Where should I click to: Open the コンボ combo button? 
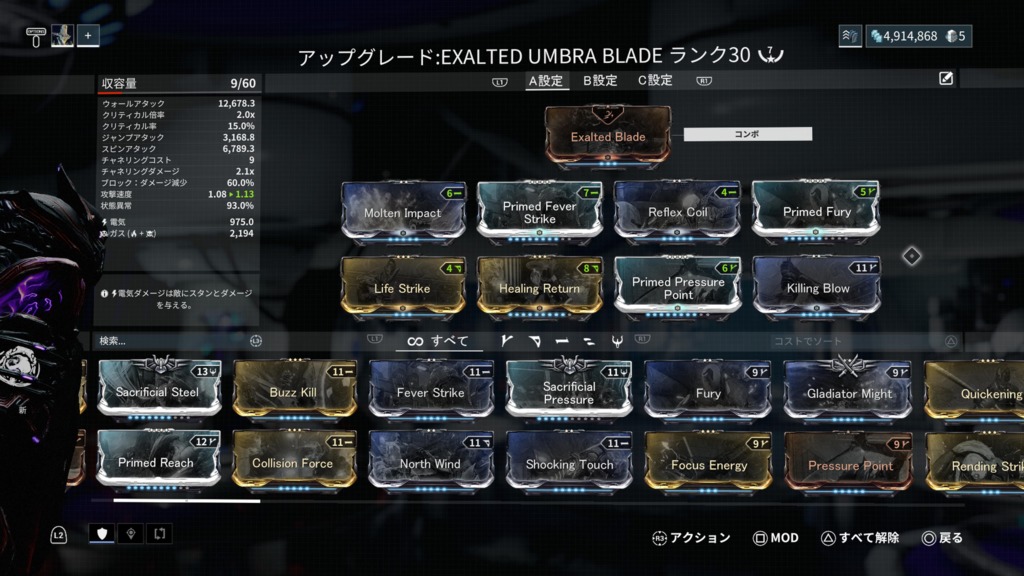pos(747,133)
